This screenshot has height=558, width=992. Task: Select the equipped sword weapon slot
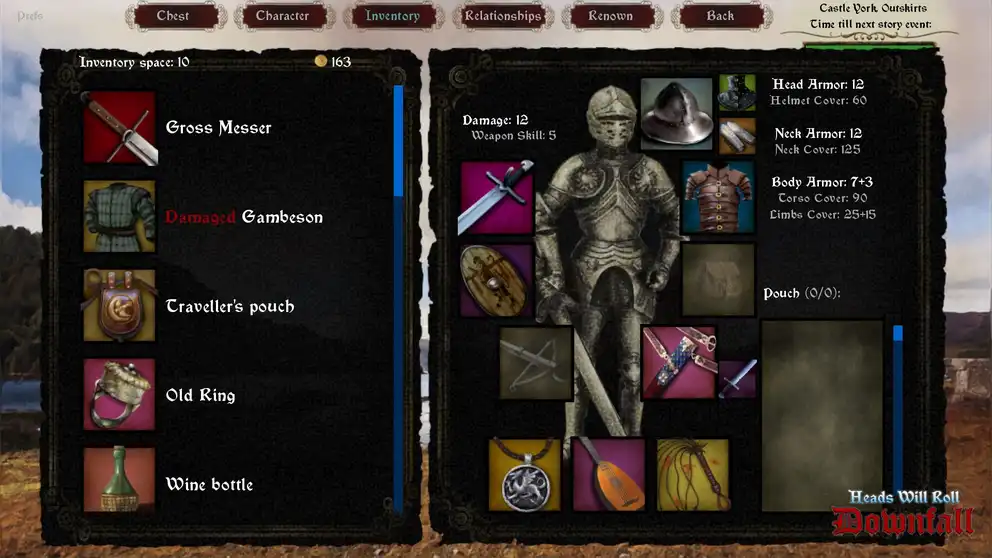[496, 198]
